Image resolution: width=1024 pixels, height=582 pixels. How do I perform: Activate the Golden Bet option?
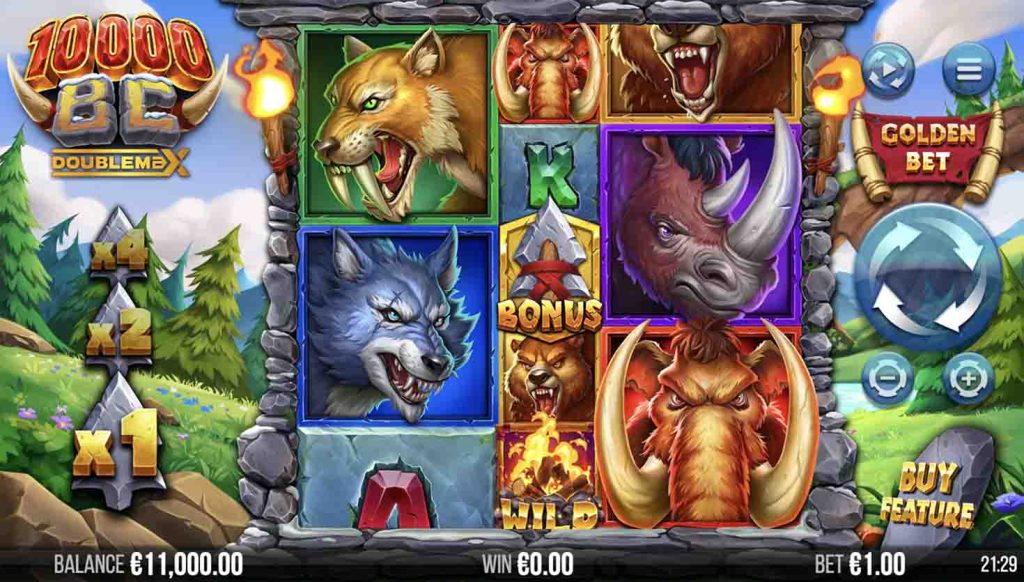pyautogui.click(x=925, y=146)
